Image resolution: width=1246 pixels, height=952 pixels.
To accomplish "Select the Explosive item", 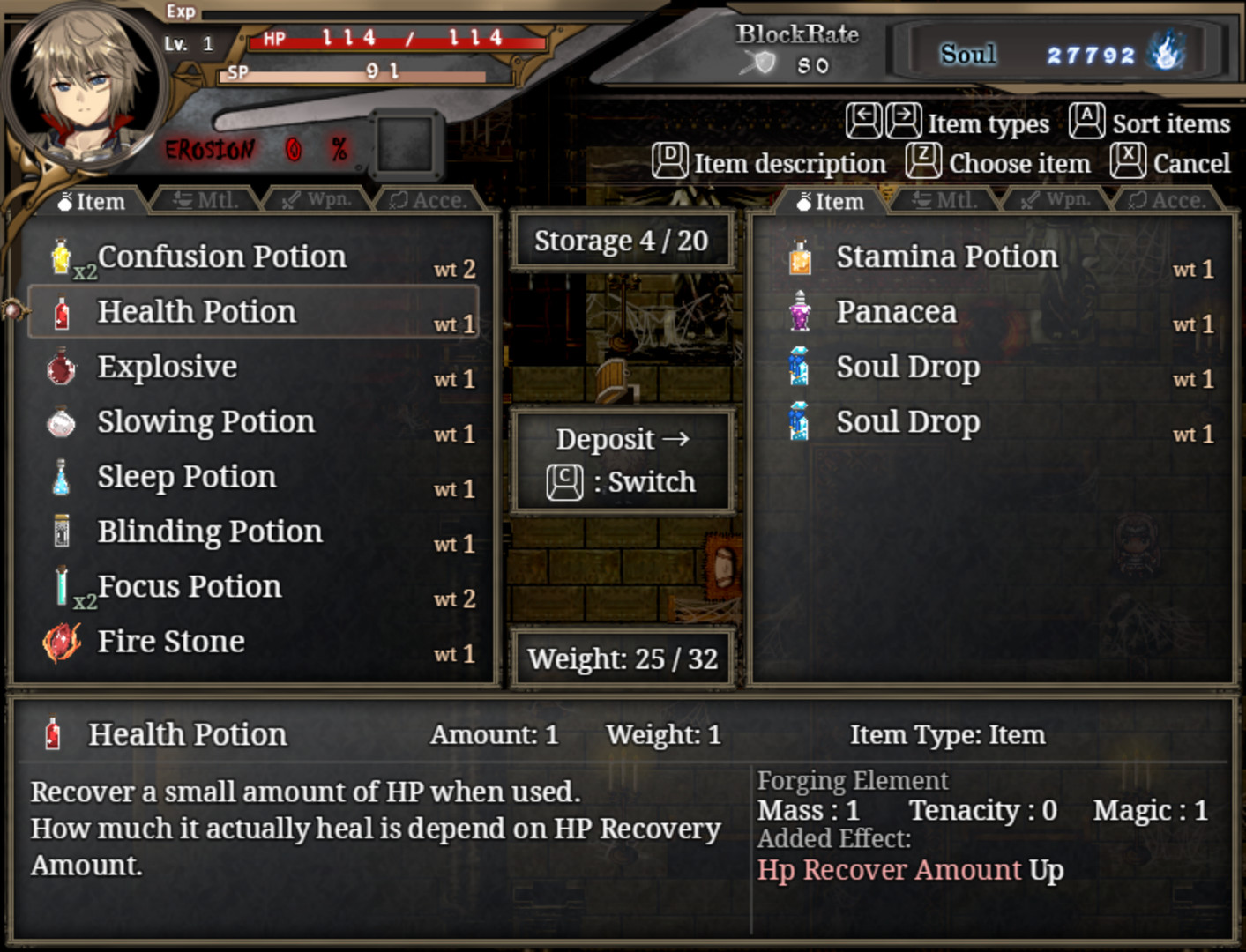I will [x=168, y=367].
